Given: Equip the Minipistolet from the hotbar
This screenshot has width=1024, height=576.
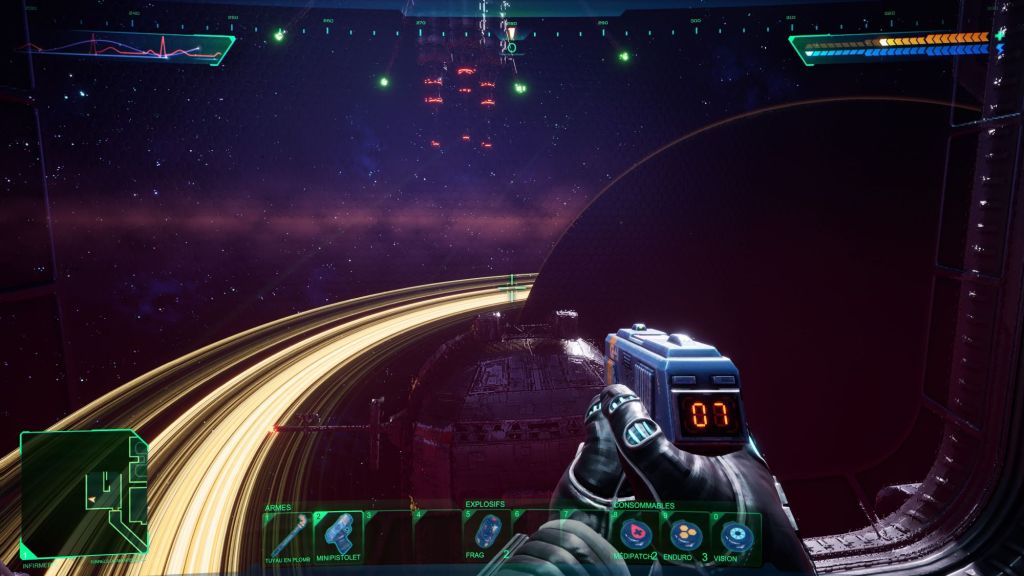Looking at the screenshot, I should (x=338, y=535).
